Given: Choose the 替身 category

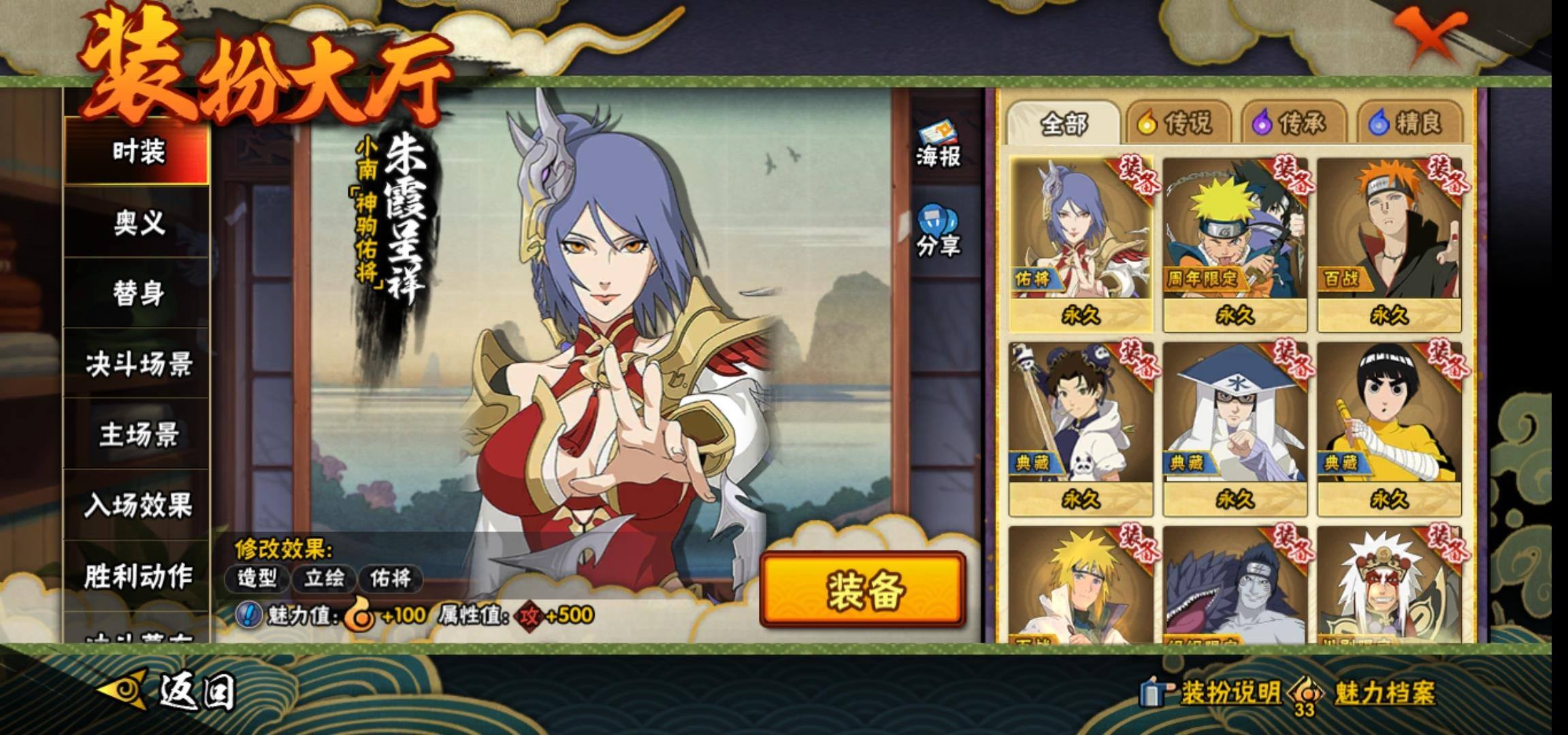Looking at the screenshot, I should [x=137, y=293].
